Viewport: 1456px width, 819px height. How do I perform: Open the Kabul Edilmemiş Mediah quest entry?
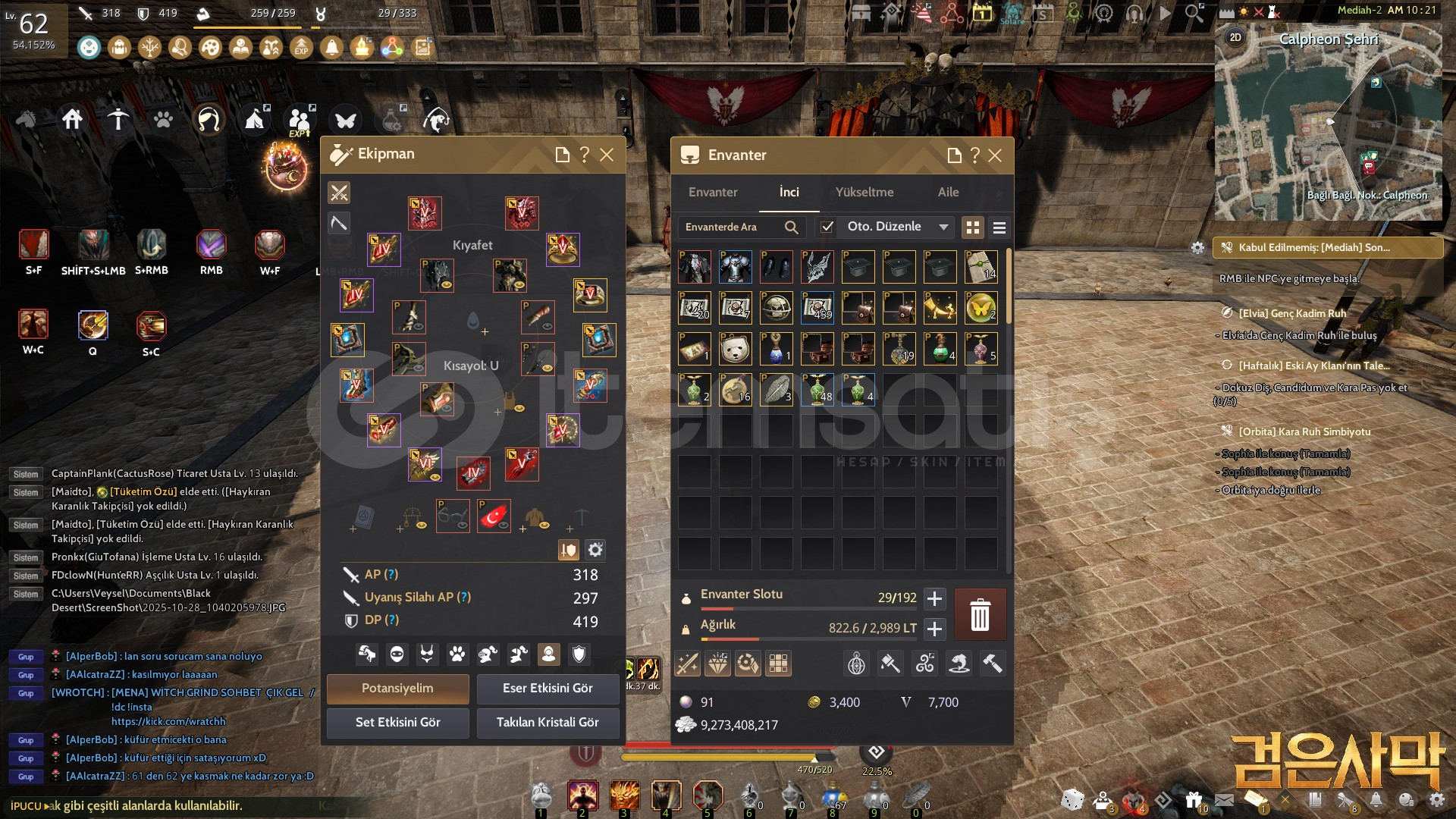point(1327,247)
